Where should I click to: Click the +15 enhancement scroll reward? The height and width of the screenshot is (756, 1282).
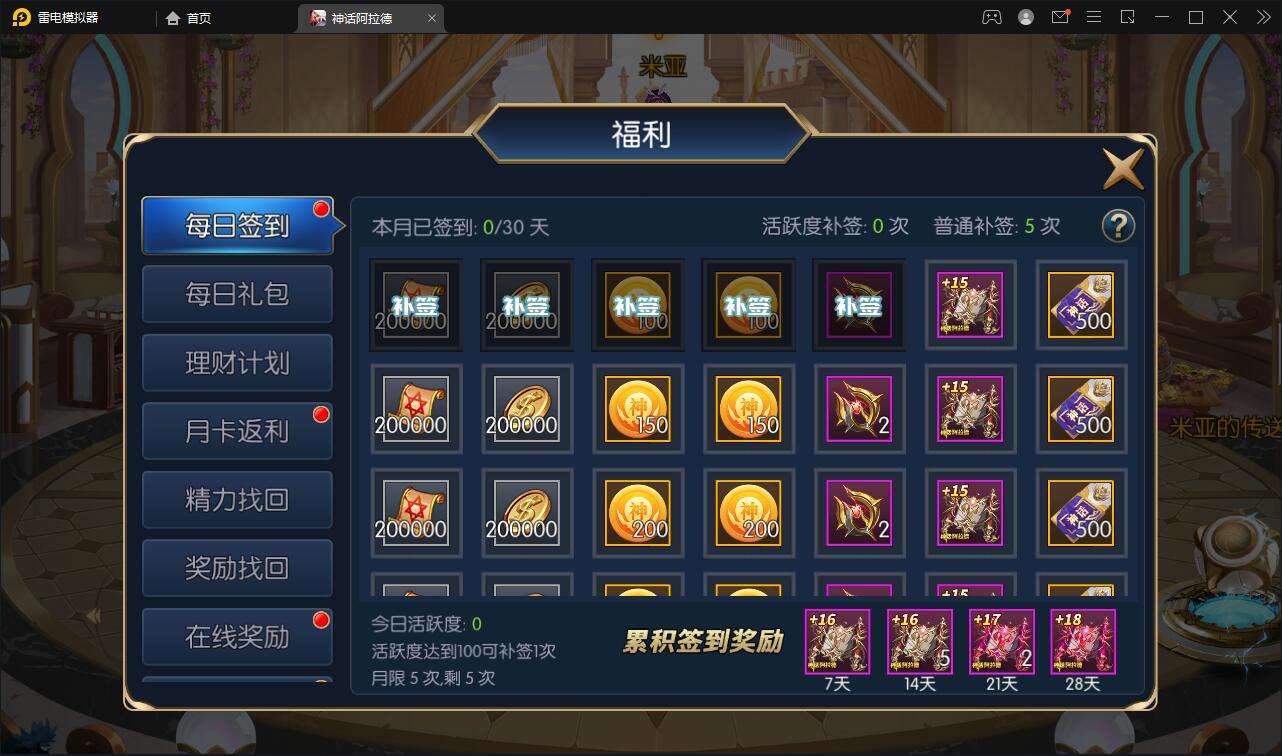970,409
